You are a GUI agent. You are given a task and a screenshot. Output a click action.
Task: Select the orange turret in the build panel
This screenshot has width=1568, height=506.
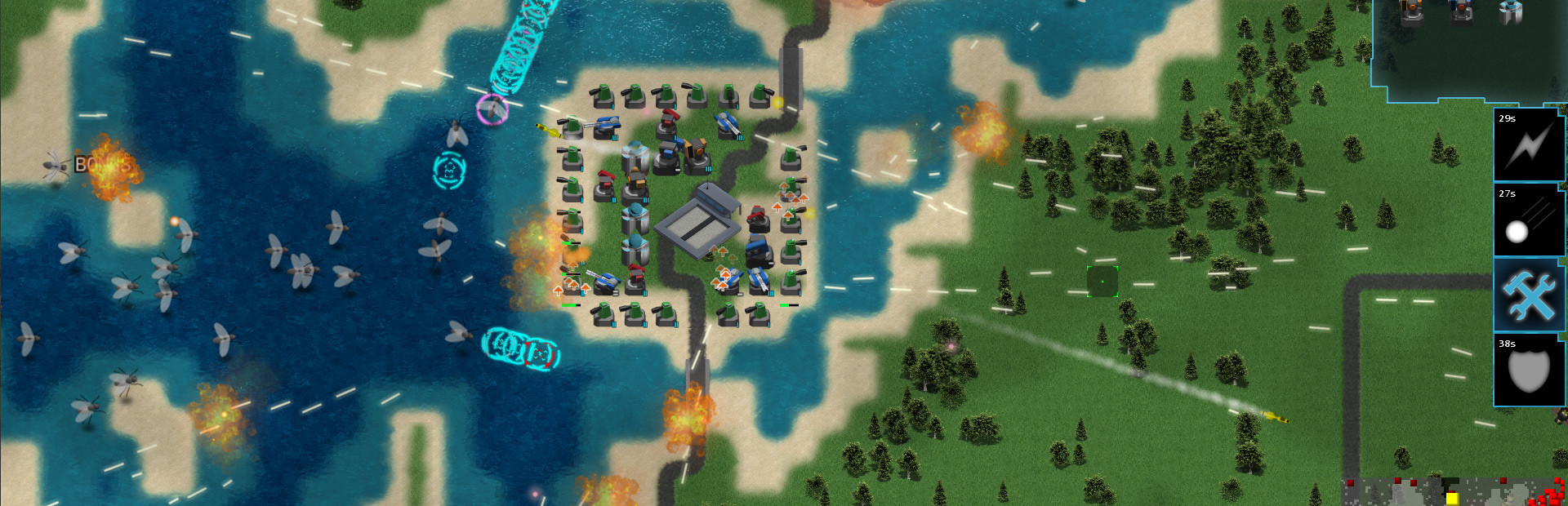pos(1411,12)
